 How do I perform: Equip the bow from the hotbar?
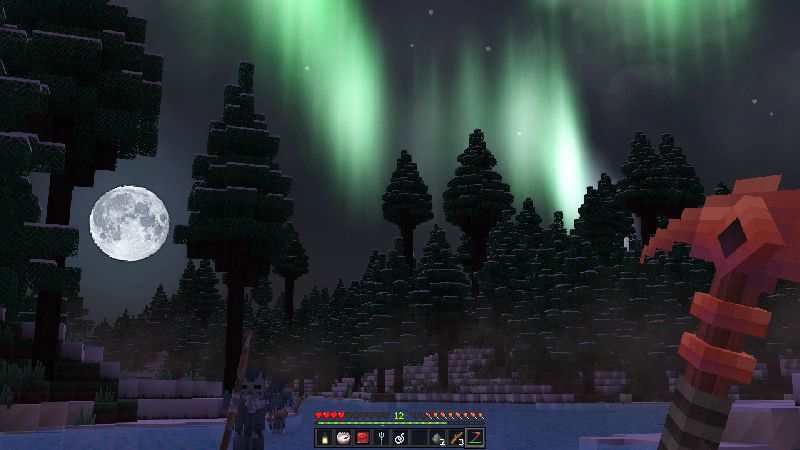[454, 438]
